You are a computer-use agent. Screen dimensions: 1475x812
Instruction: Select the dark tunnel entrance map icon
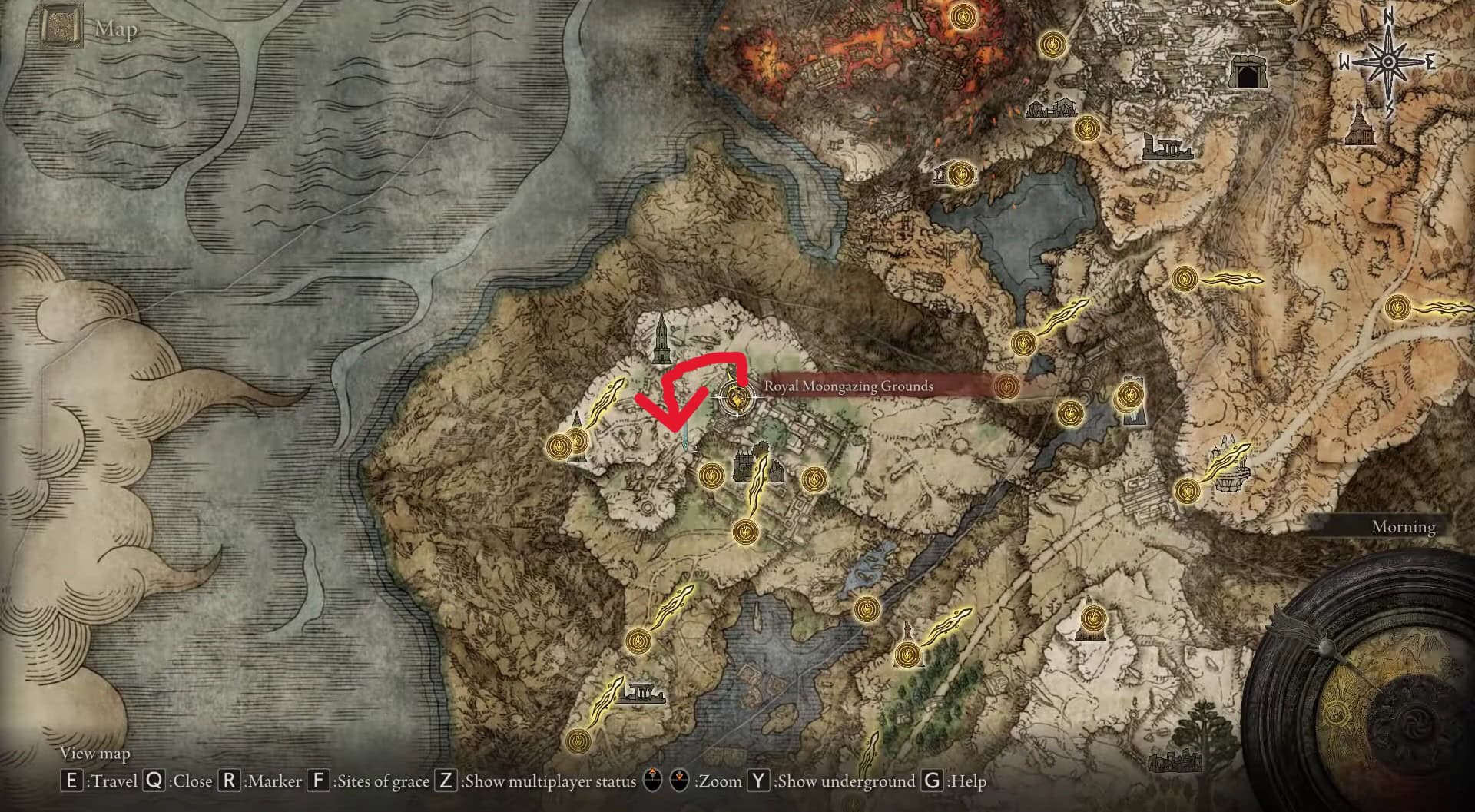[1247, 73]
